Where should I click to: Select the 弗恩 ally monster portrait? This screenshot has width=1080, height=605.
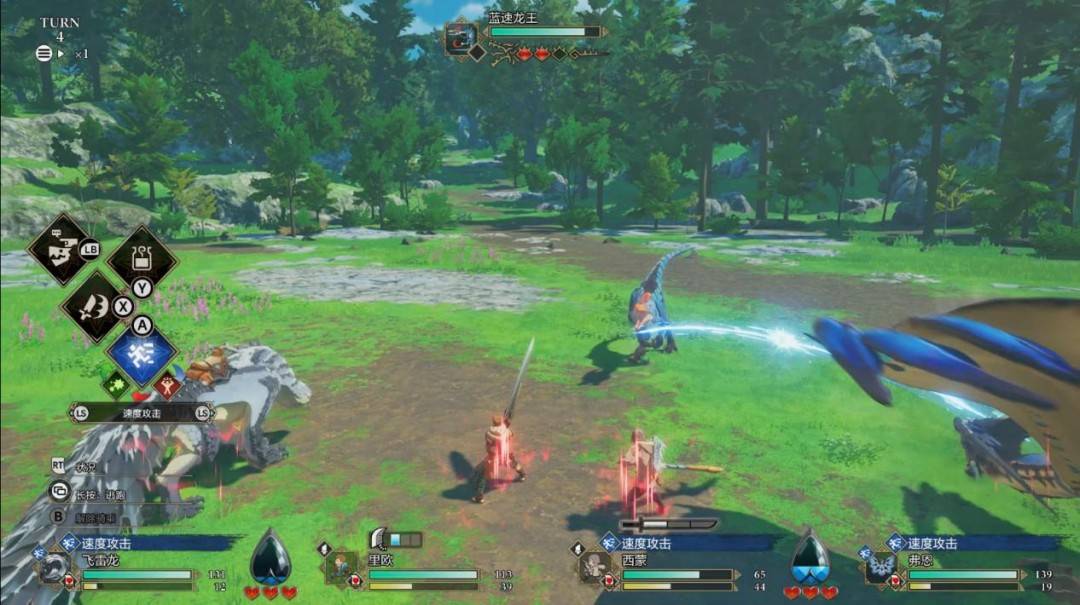[x=882, y=568]
